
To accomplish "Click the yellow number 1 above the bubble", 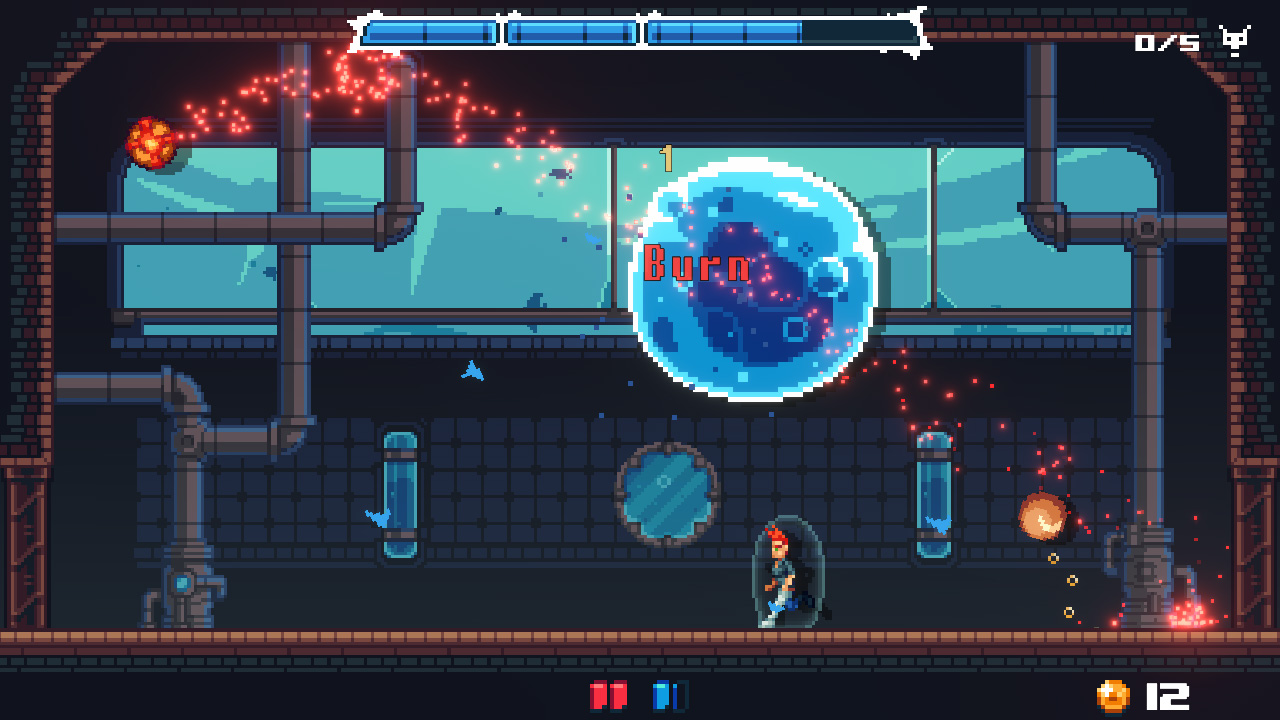I will tap(668, 156).
